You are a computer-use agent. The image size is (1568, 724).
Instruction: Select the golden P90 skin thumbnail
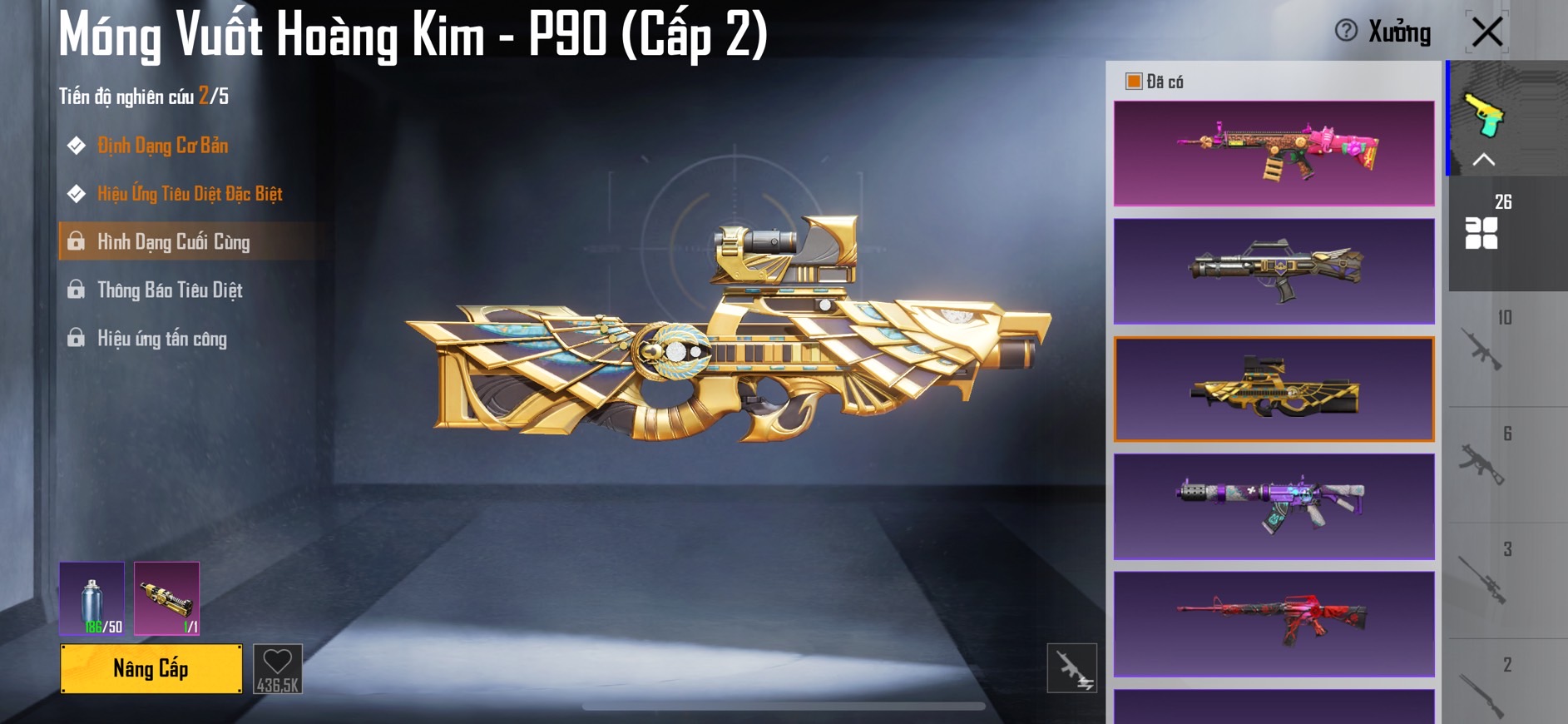coord(1274,389)
